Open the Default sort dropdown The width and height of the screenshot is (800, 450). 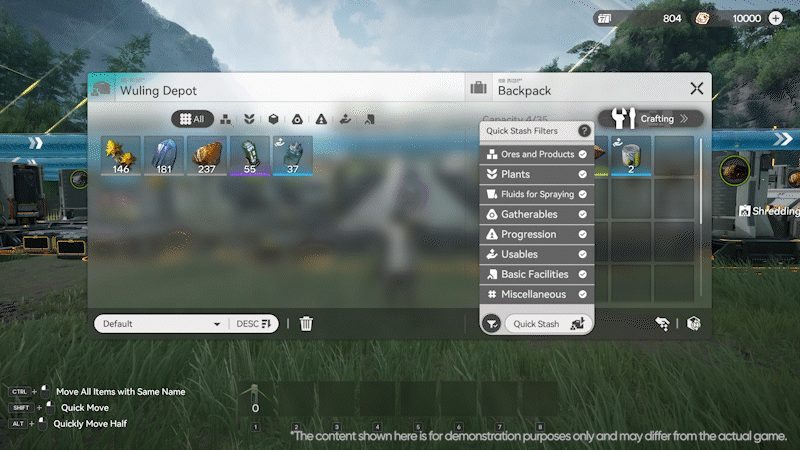[x=160, y=324]
